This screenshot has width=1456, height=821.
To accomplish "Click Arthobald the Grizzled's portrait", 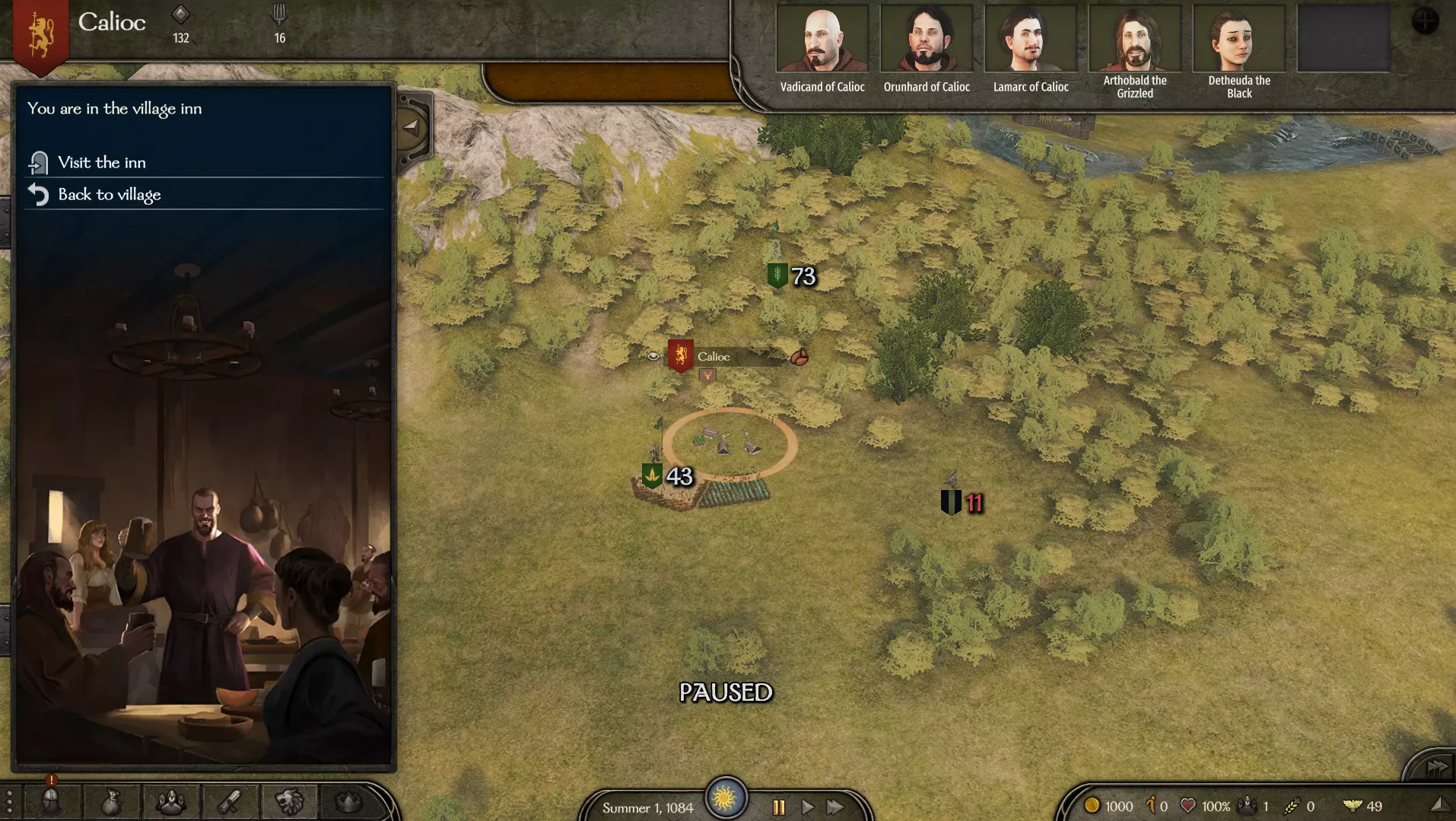I will [x=1134, y=37].
